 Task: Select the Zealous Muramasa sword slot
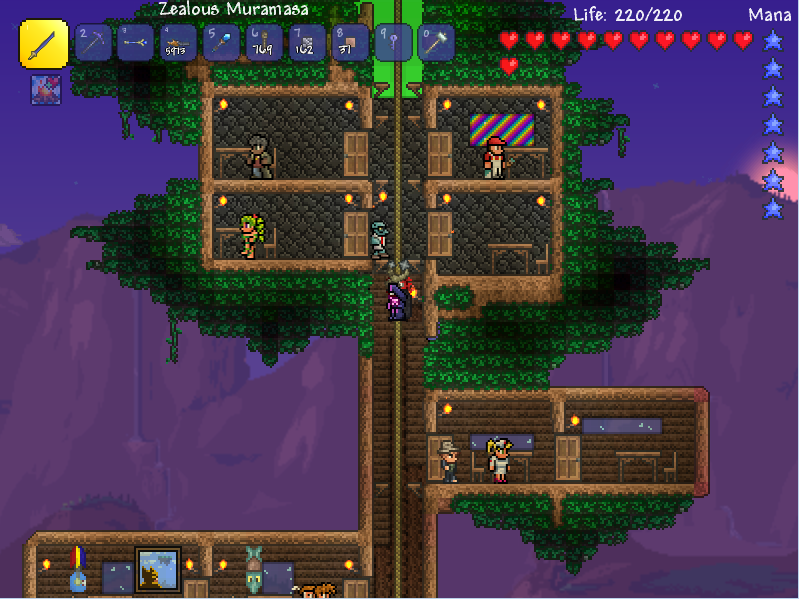coord(44,43)
